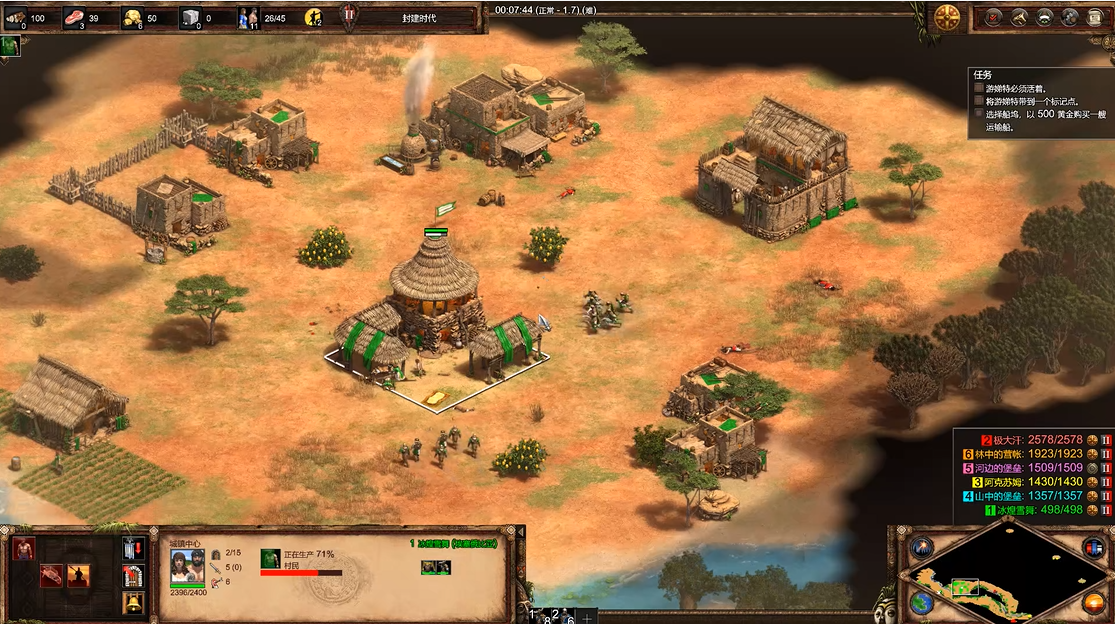Click the sunset button beside the minimap
Image resolution: width=1115 pixels, height=624 pixels.
1094,604
